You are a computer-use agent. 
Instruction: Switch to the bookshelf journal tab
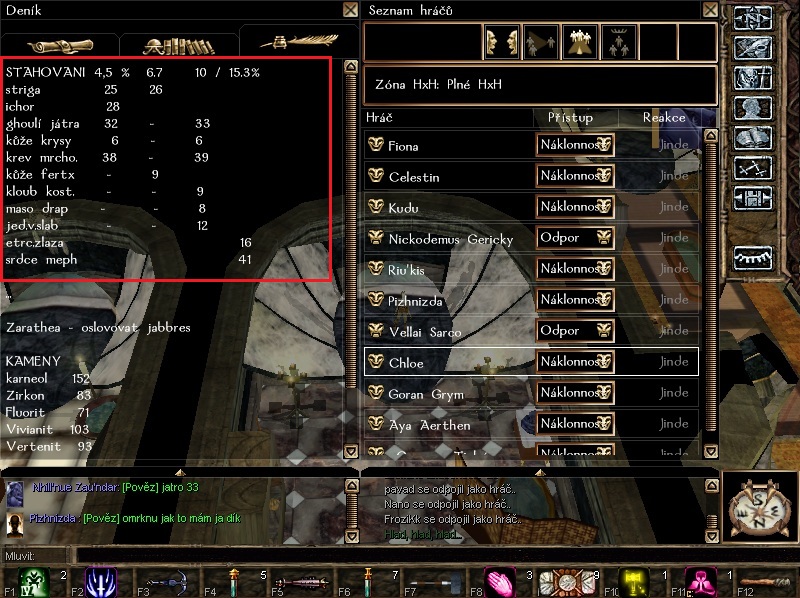(x=178, y=45)
